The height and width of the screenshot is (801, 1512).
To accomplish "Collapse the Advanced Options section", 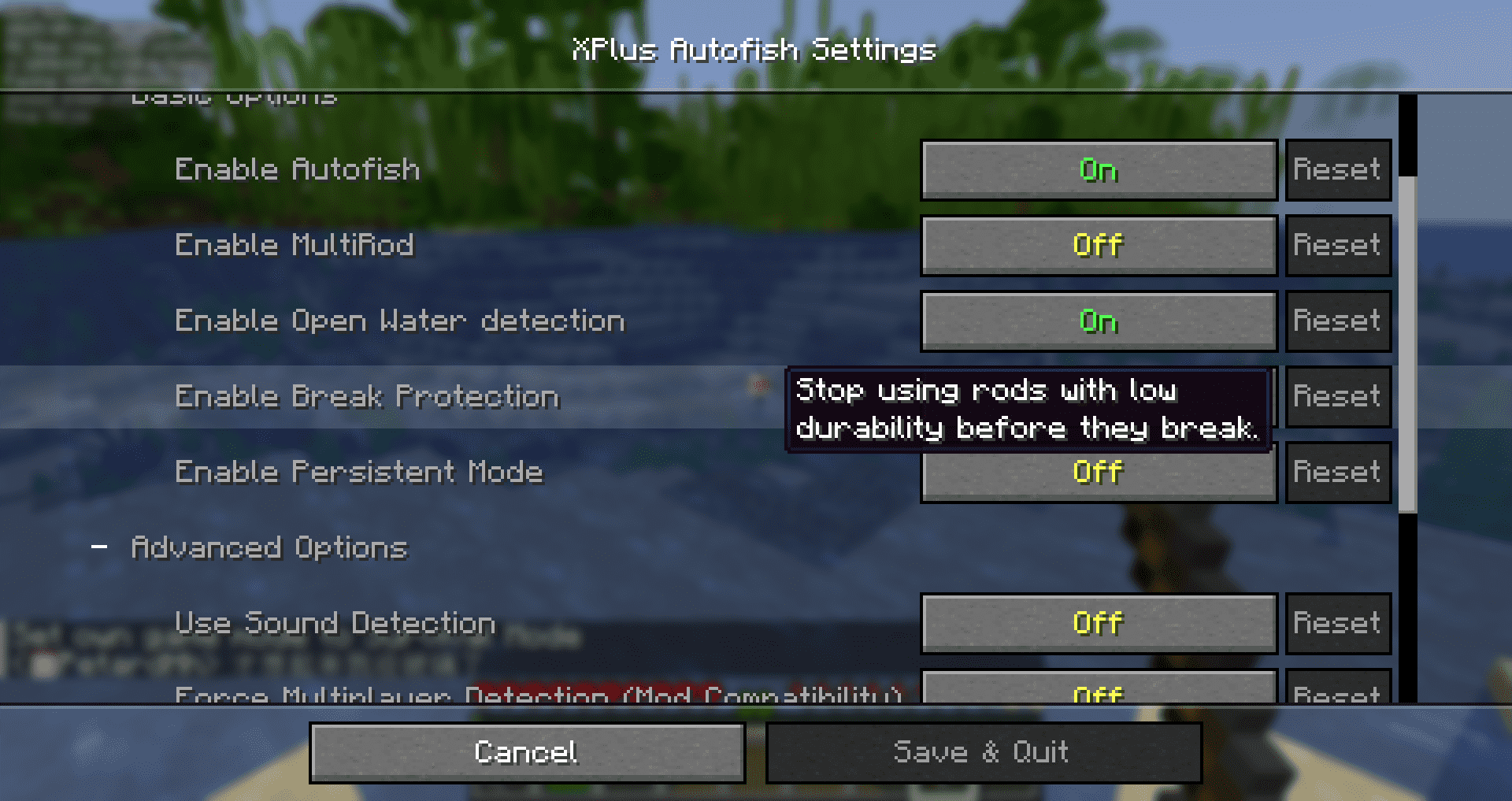I will coord(101,546).
